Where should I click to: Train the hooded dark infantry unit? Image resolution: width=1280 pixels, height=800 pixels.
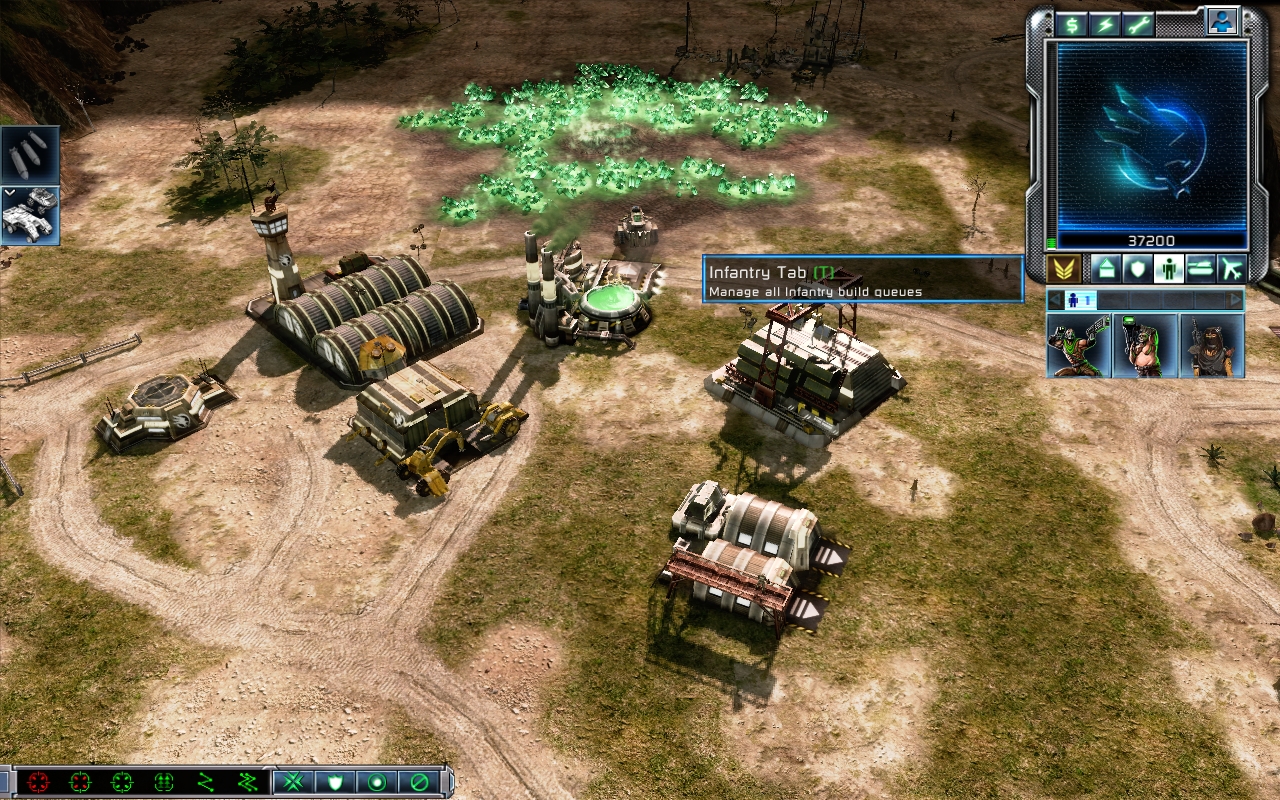[1212, 345]
